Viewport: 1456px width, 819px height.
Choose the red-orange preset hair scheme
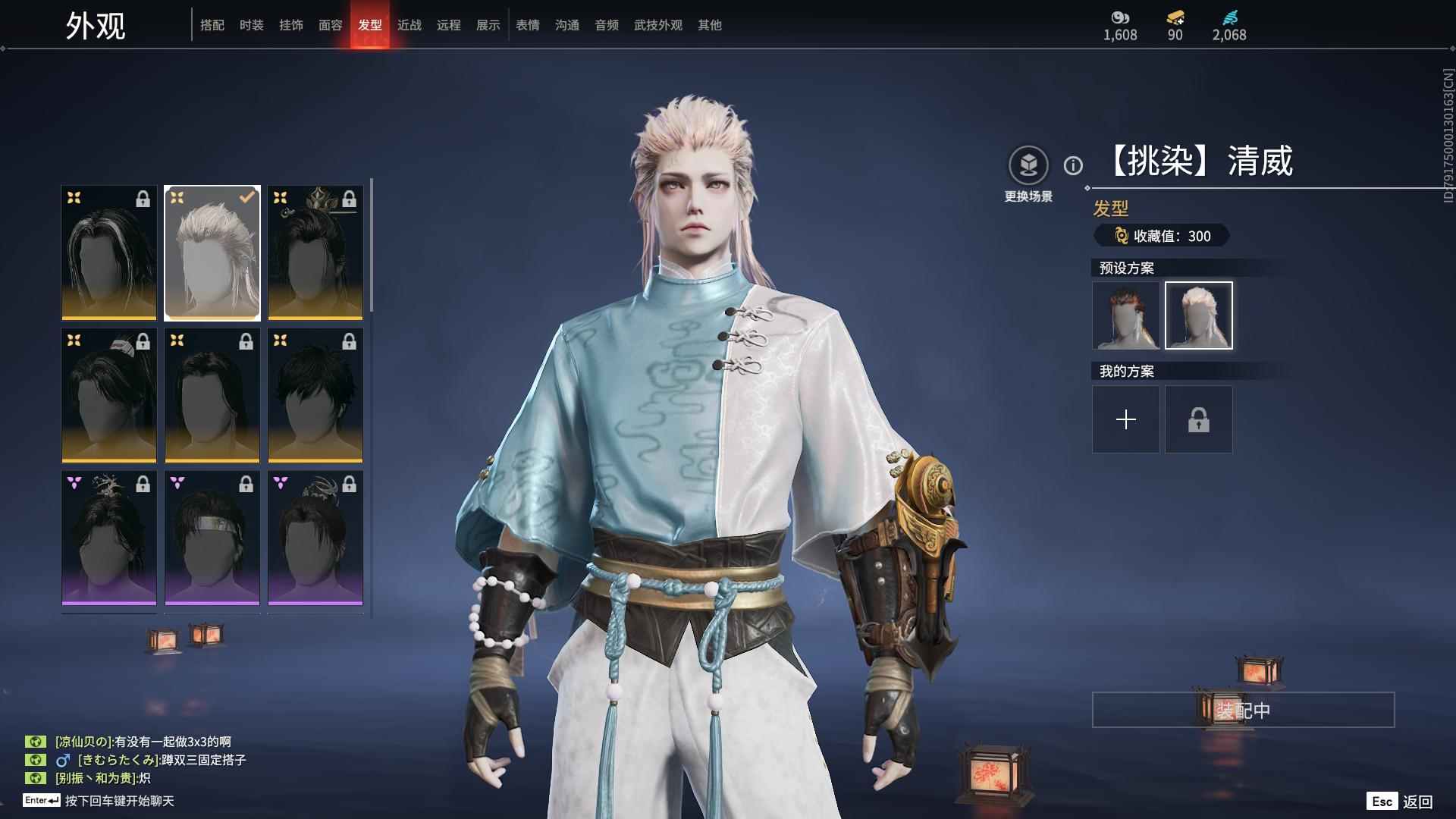point(1126,315)
